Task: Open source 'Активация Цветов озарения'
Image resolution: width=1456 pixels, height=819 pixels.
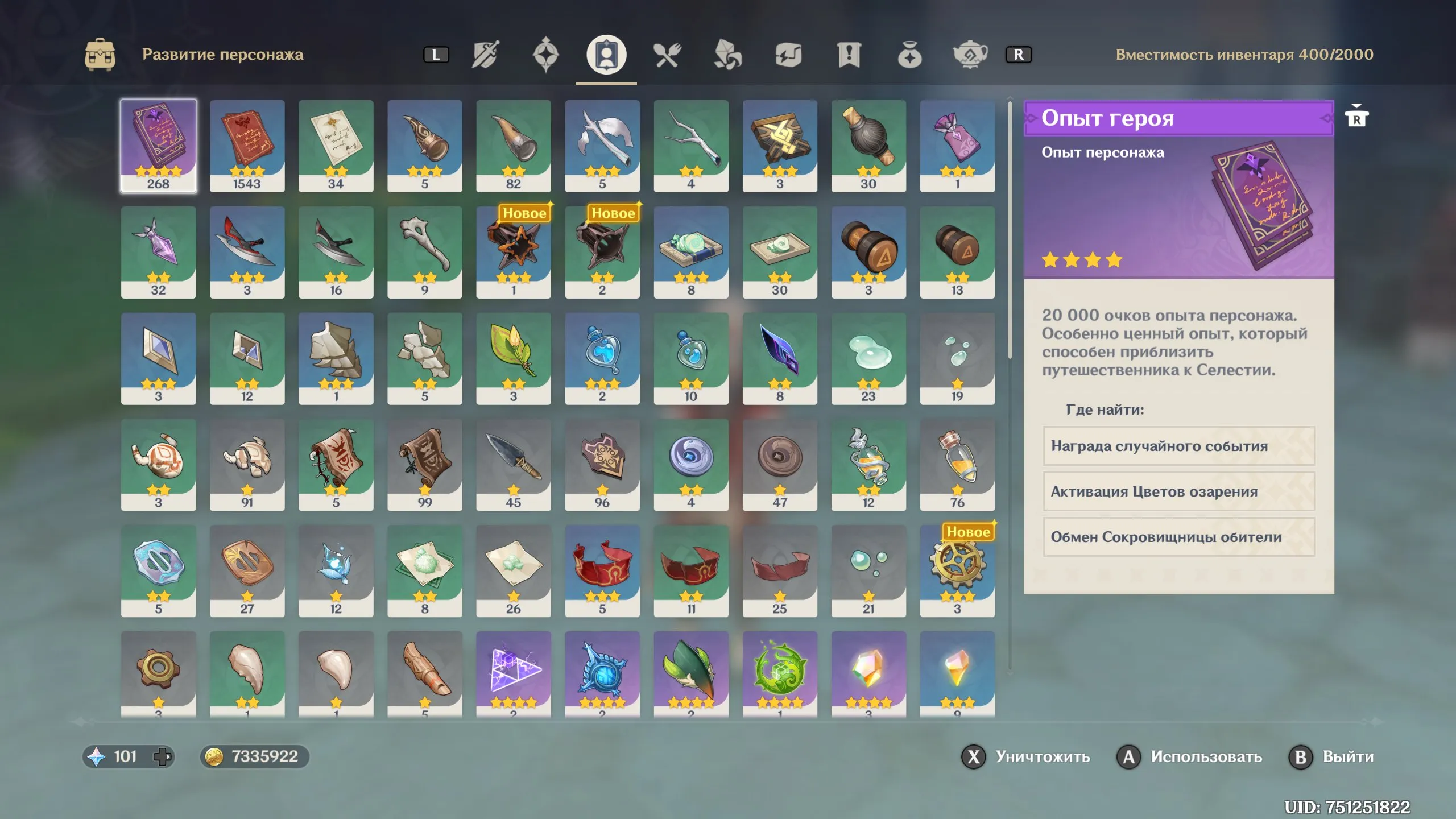Action: [1178, 491]
